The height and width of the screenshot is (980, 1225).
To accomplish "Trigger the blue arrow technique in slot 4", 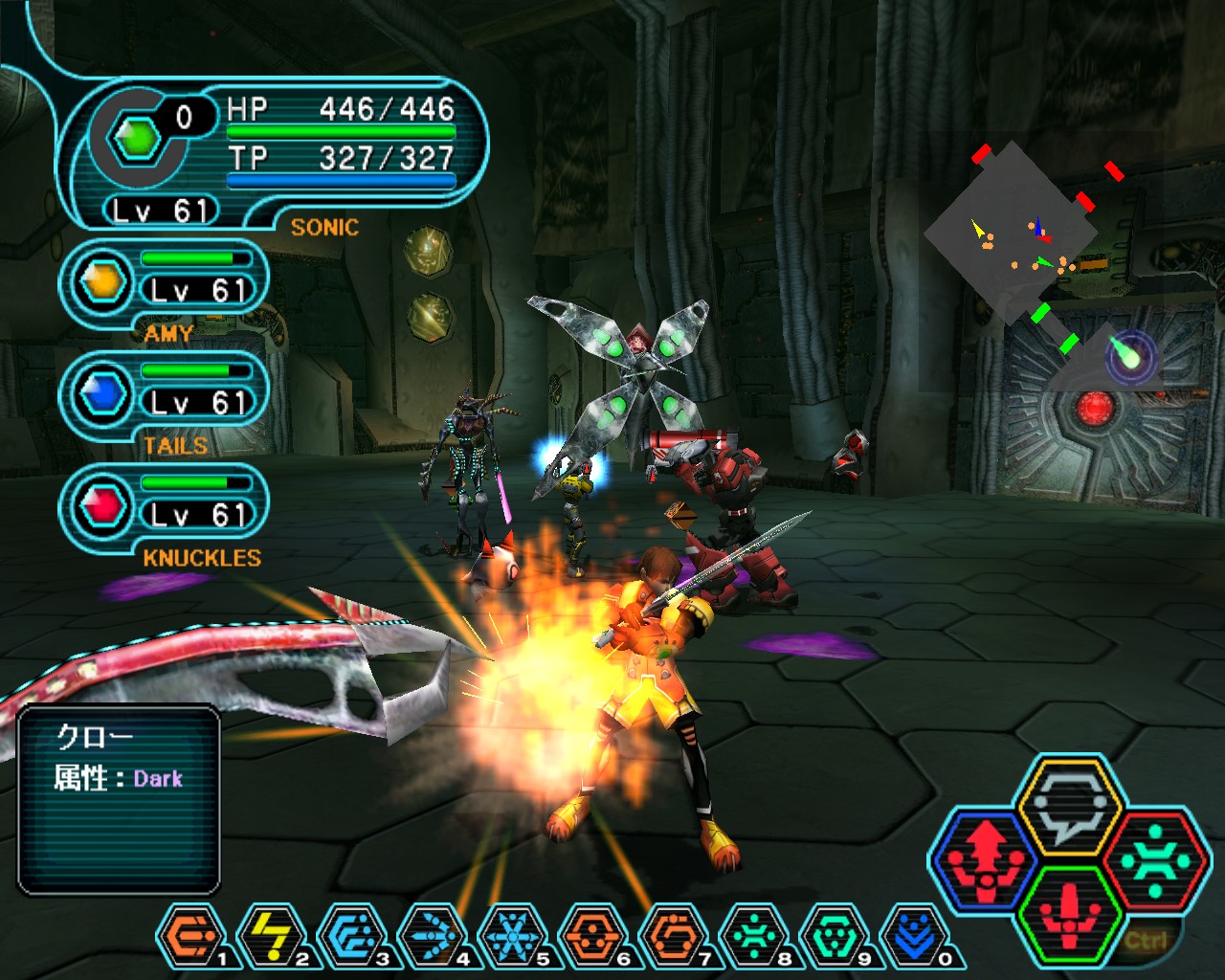I will 432,937.
